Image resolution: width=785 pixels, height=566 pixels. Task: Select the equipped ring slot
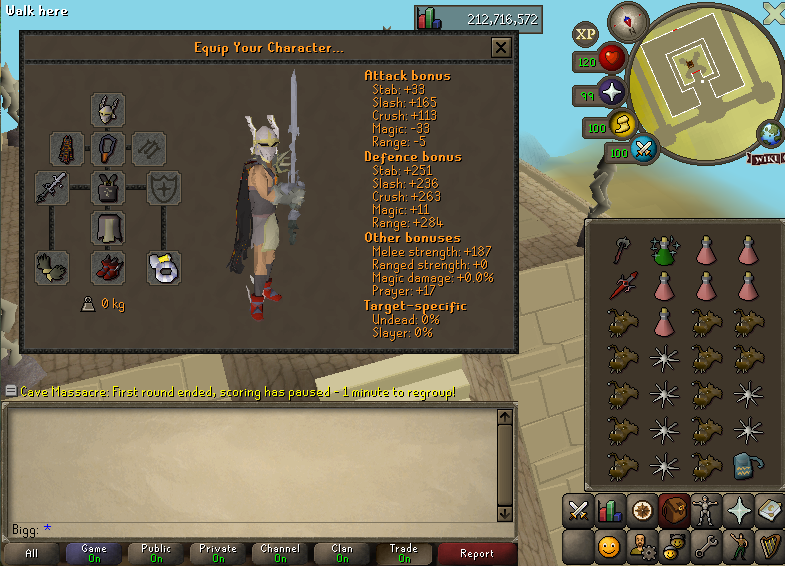163,267
